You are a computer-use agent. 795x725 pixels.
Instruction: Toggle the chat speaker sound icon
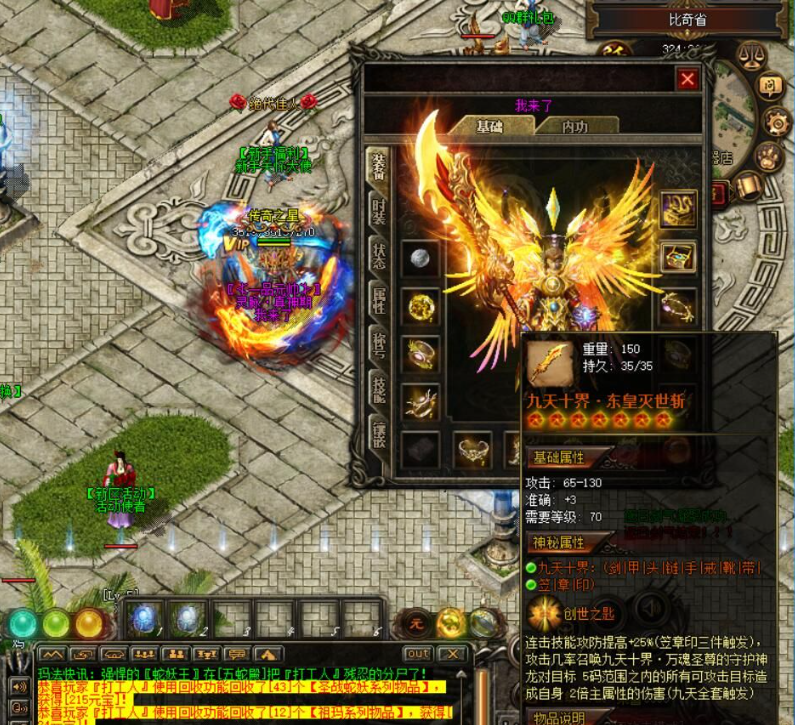[18, 687]
